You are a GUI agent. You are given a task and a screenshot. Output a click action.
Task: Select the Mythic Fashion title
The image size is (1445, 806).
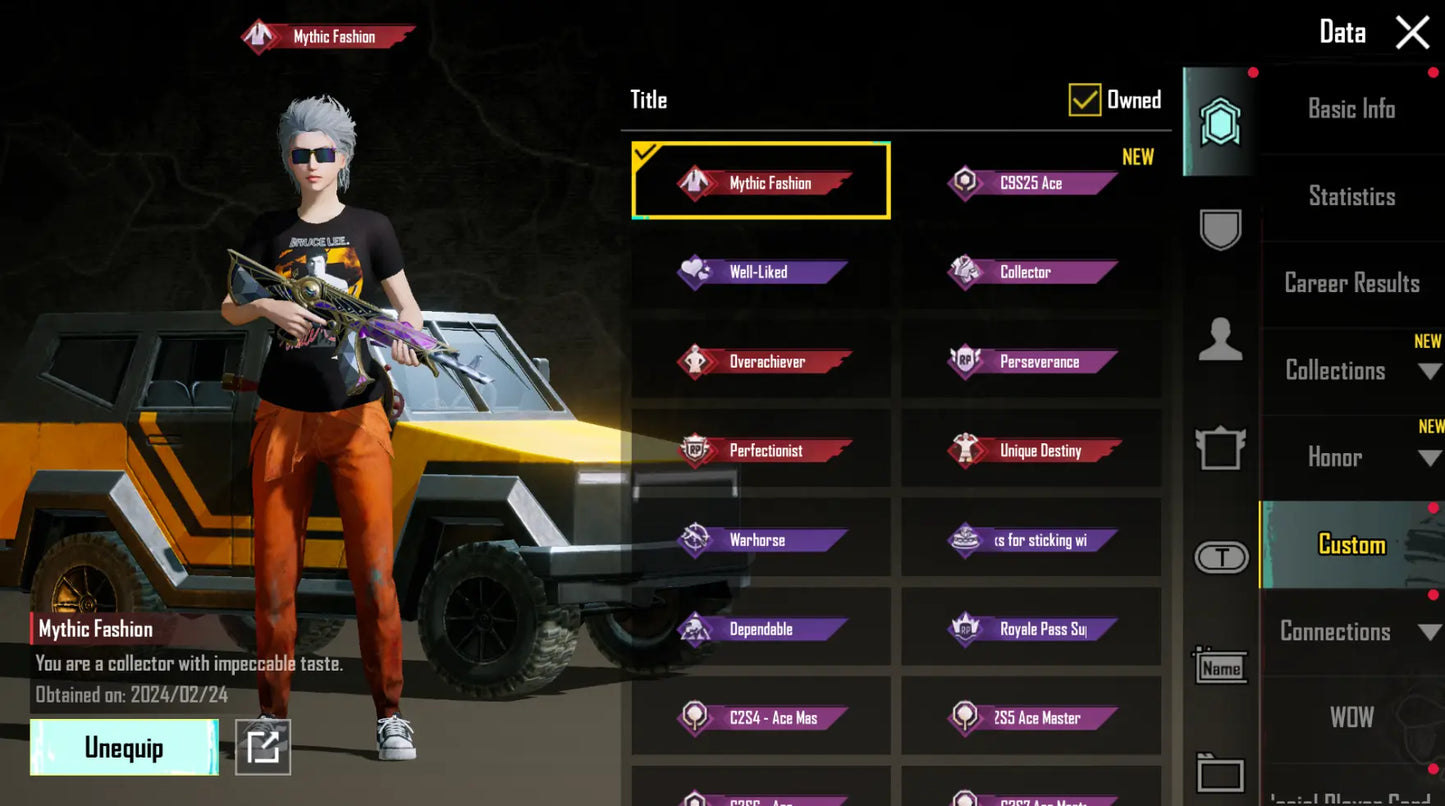click(761, 182)
